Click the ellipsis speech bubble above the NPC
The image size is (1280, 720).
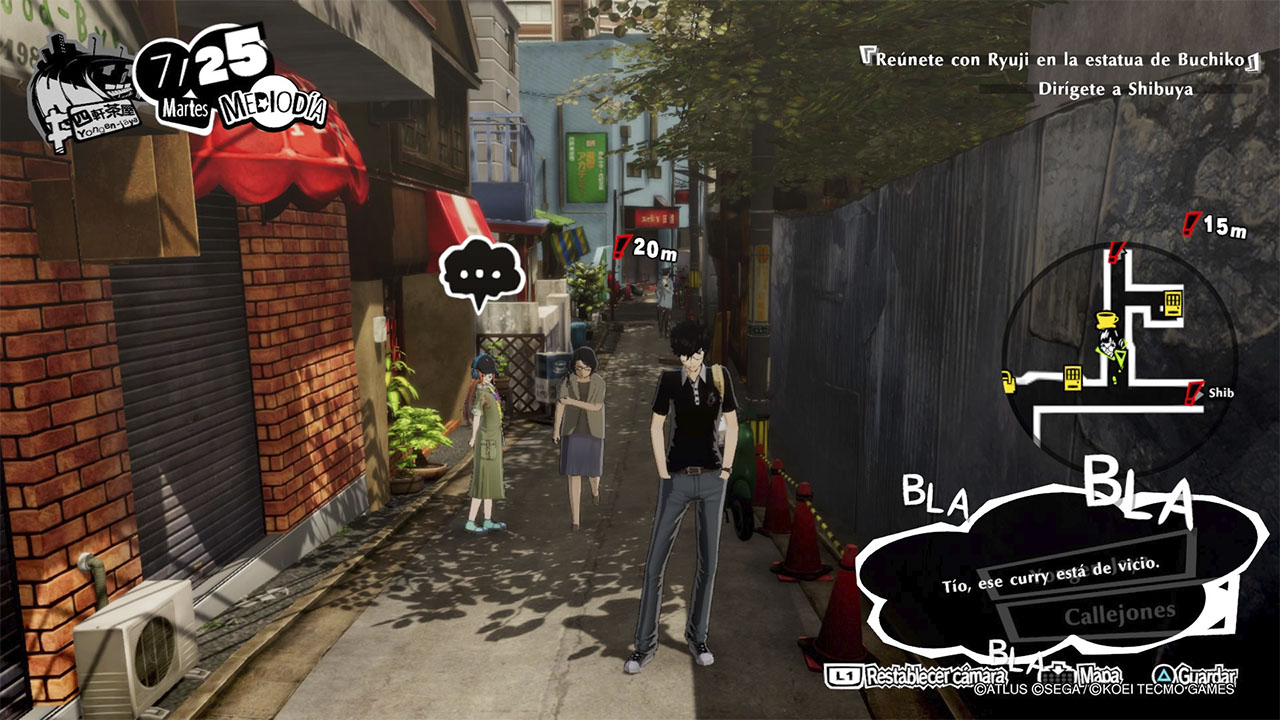click(x=481, y=272)
